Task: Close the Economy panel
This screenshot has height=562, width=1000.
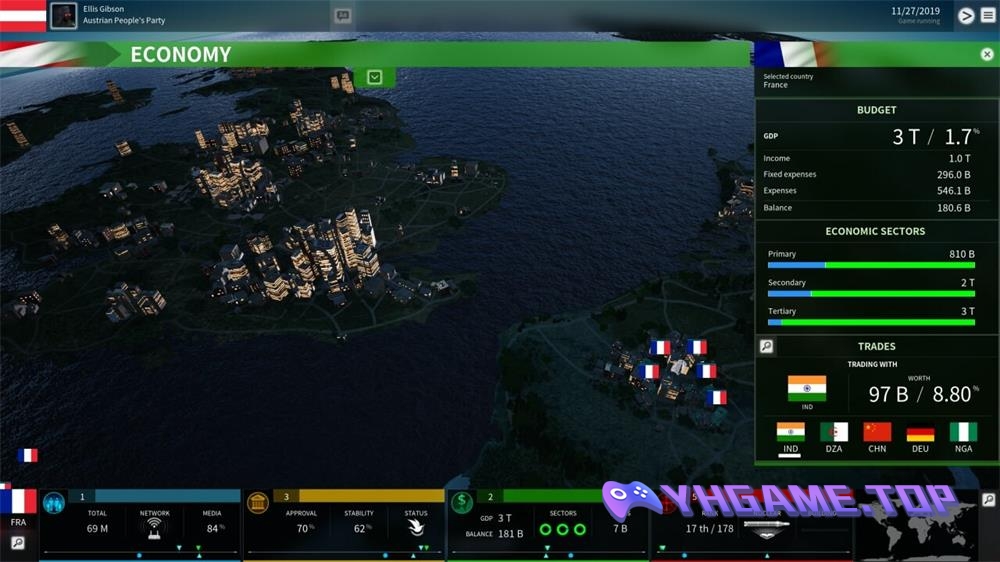Action: coord(987,55)
